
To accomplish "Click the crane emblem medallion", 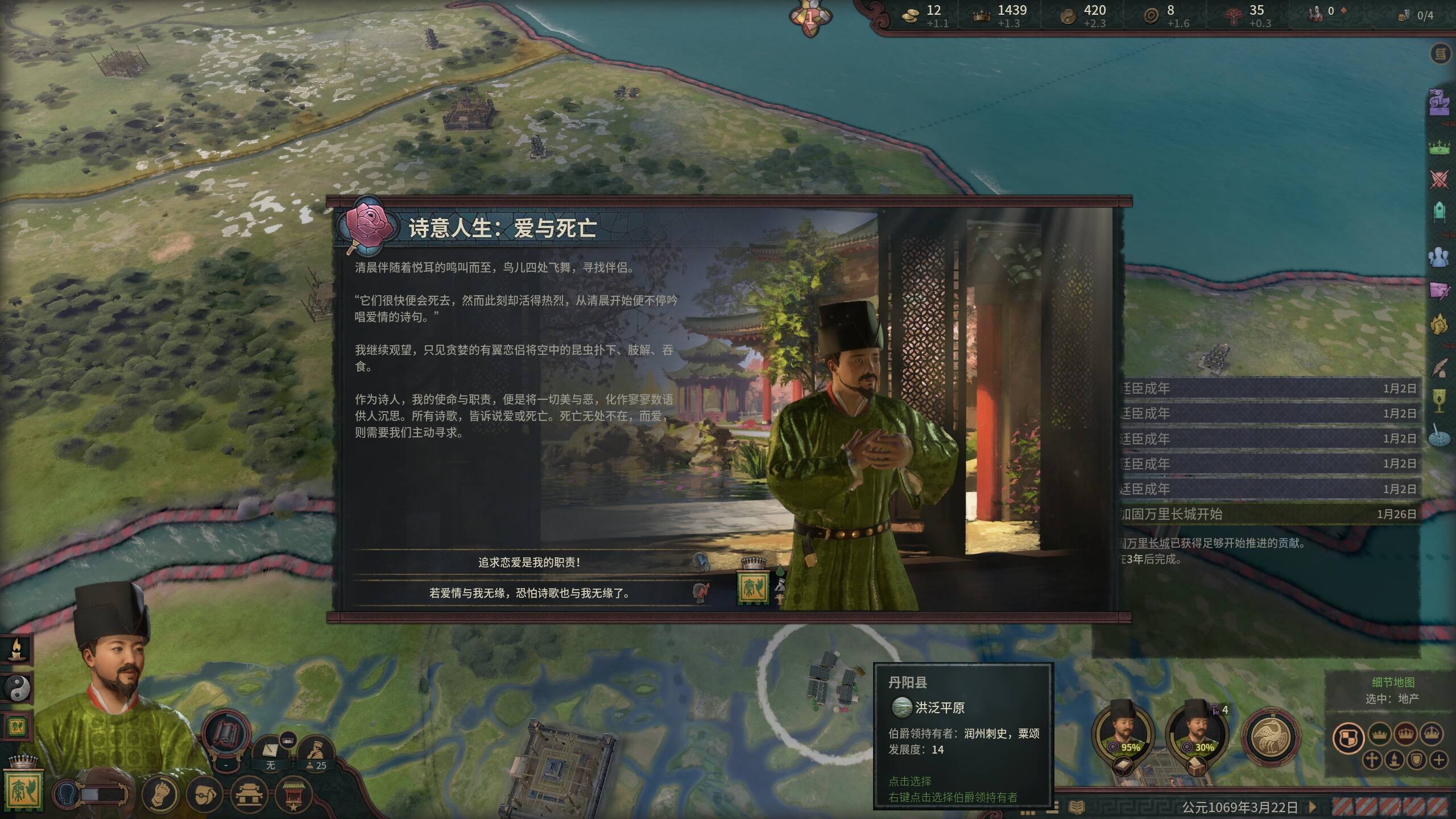I will 1271,737.
